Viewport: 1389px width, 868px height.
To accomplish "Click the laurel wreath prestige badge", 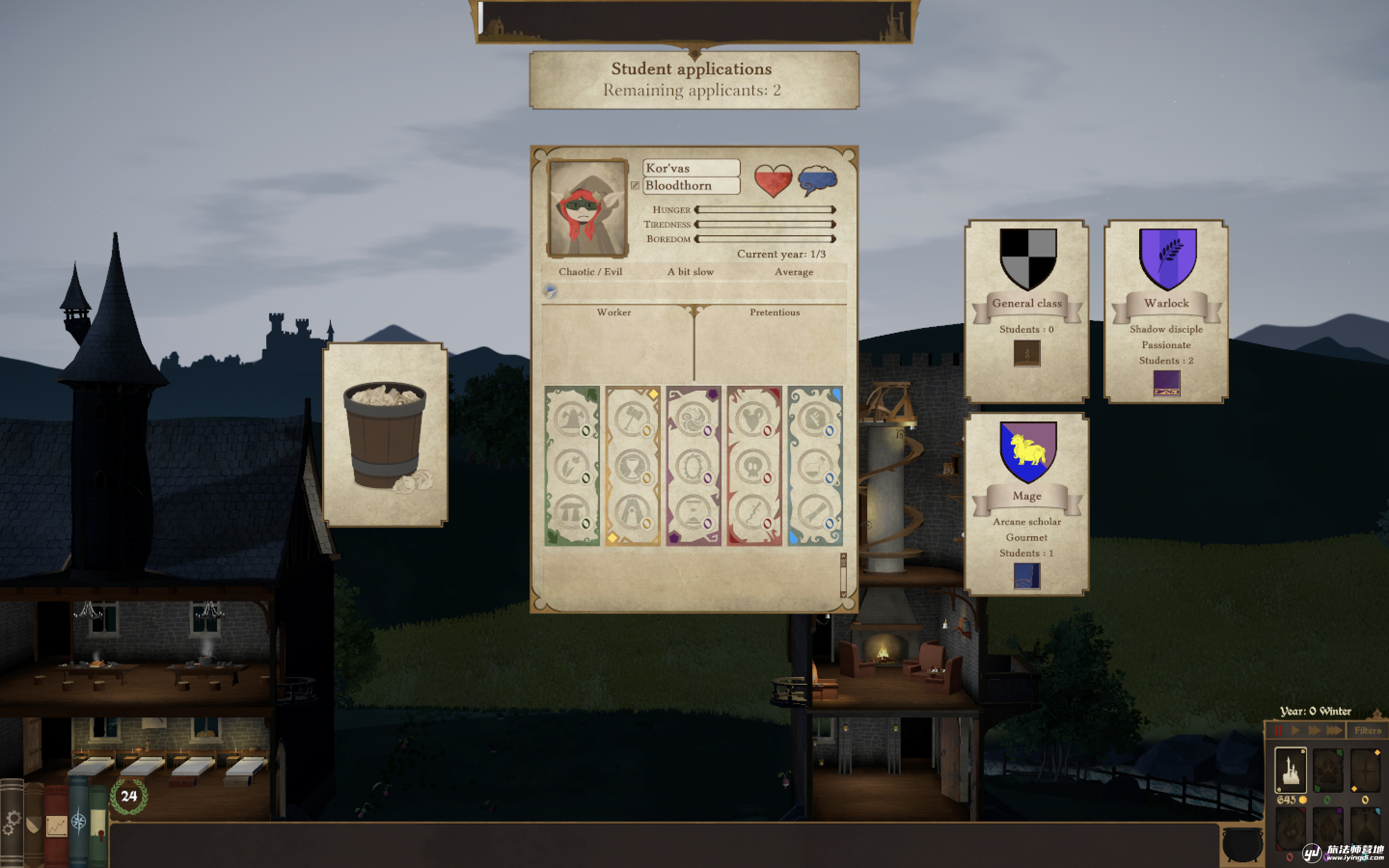I will point(129,796).
